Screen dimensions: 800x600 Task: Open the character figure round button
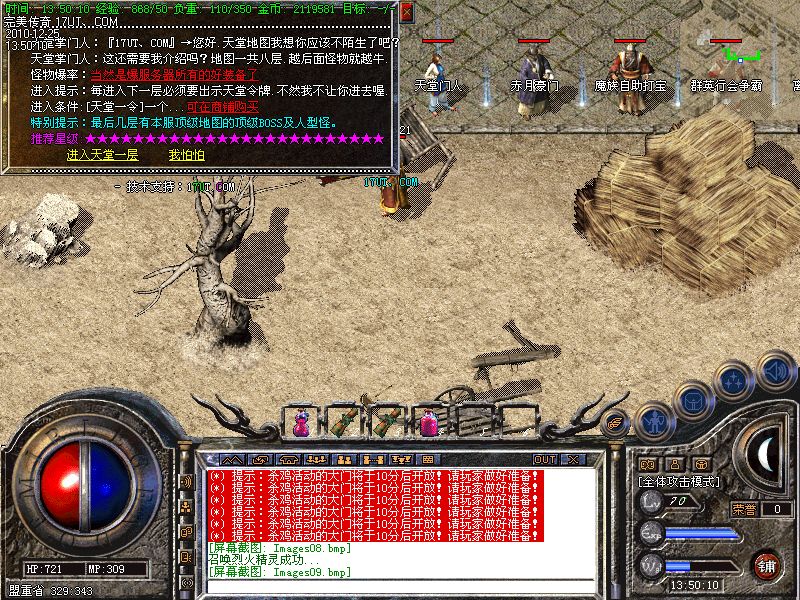coord(653,419)
